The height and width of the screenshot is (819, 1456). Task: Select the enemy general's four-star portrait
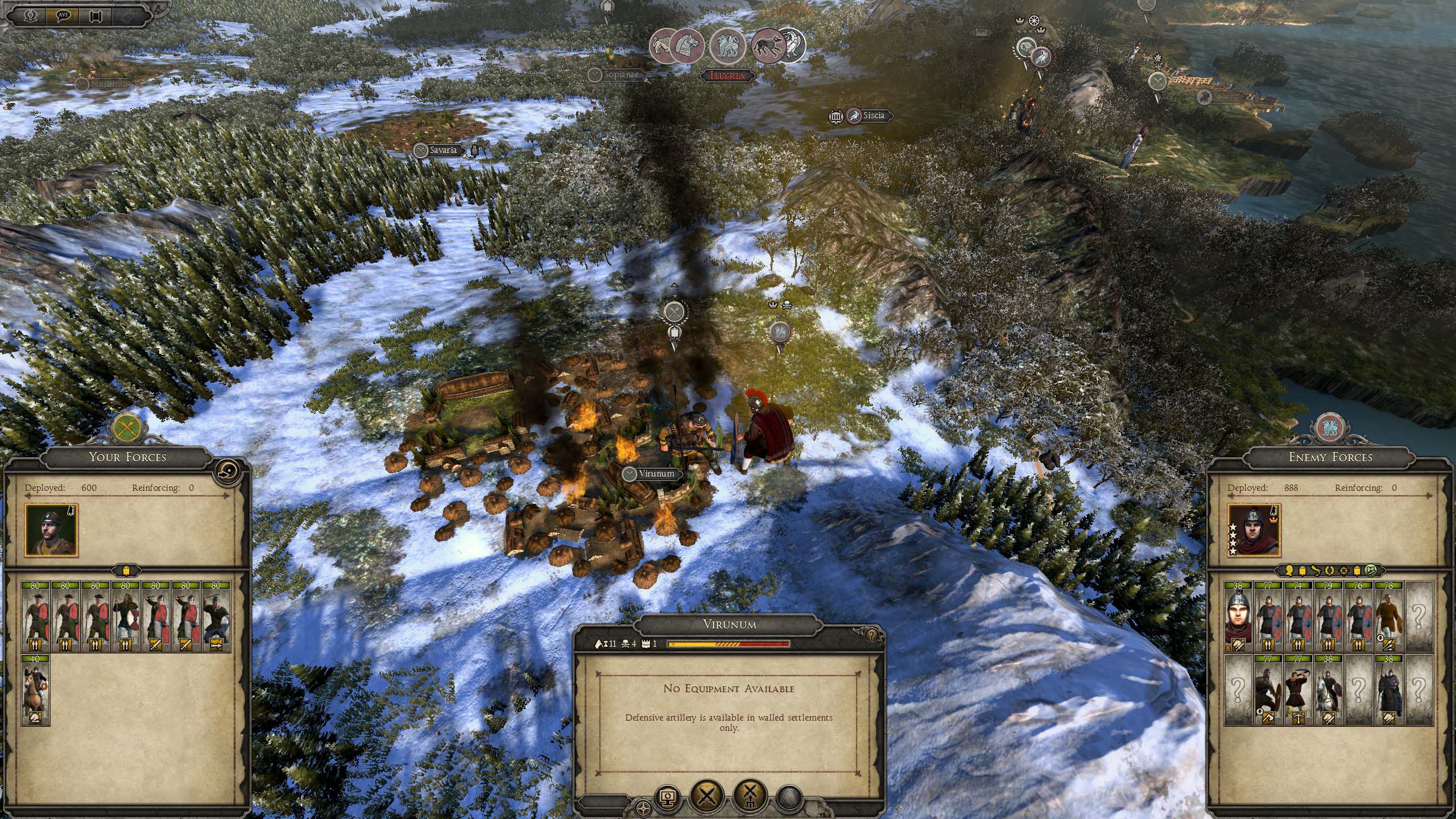(x=1254, y=530)
